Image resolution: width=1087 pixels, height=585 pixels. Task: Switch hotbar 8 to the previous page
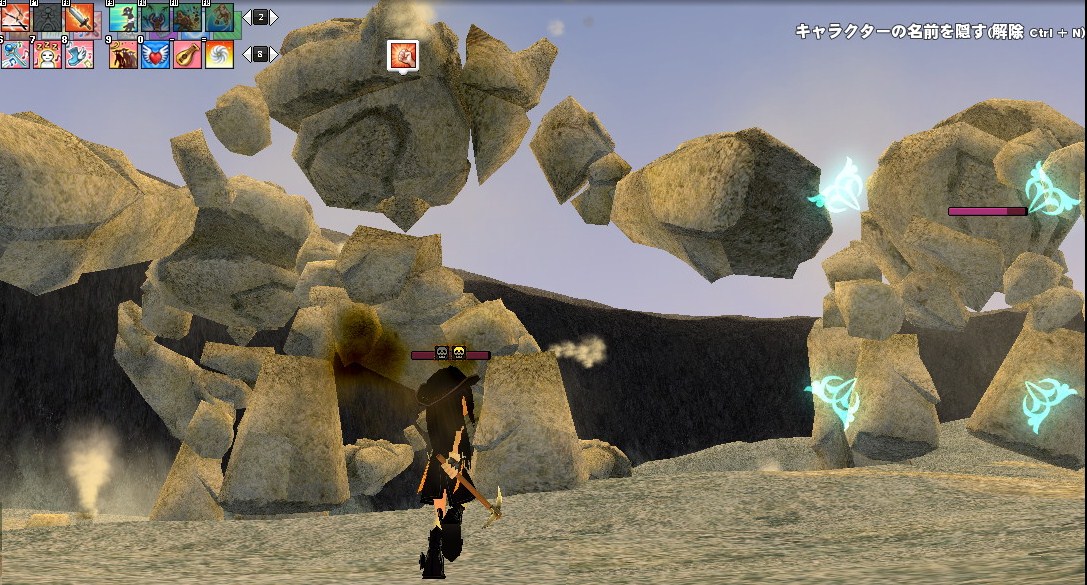[x=246, y=54]
